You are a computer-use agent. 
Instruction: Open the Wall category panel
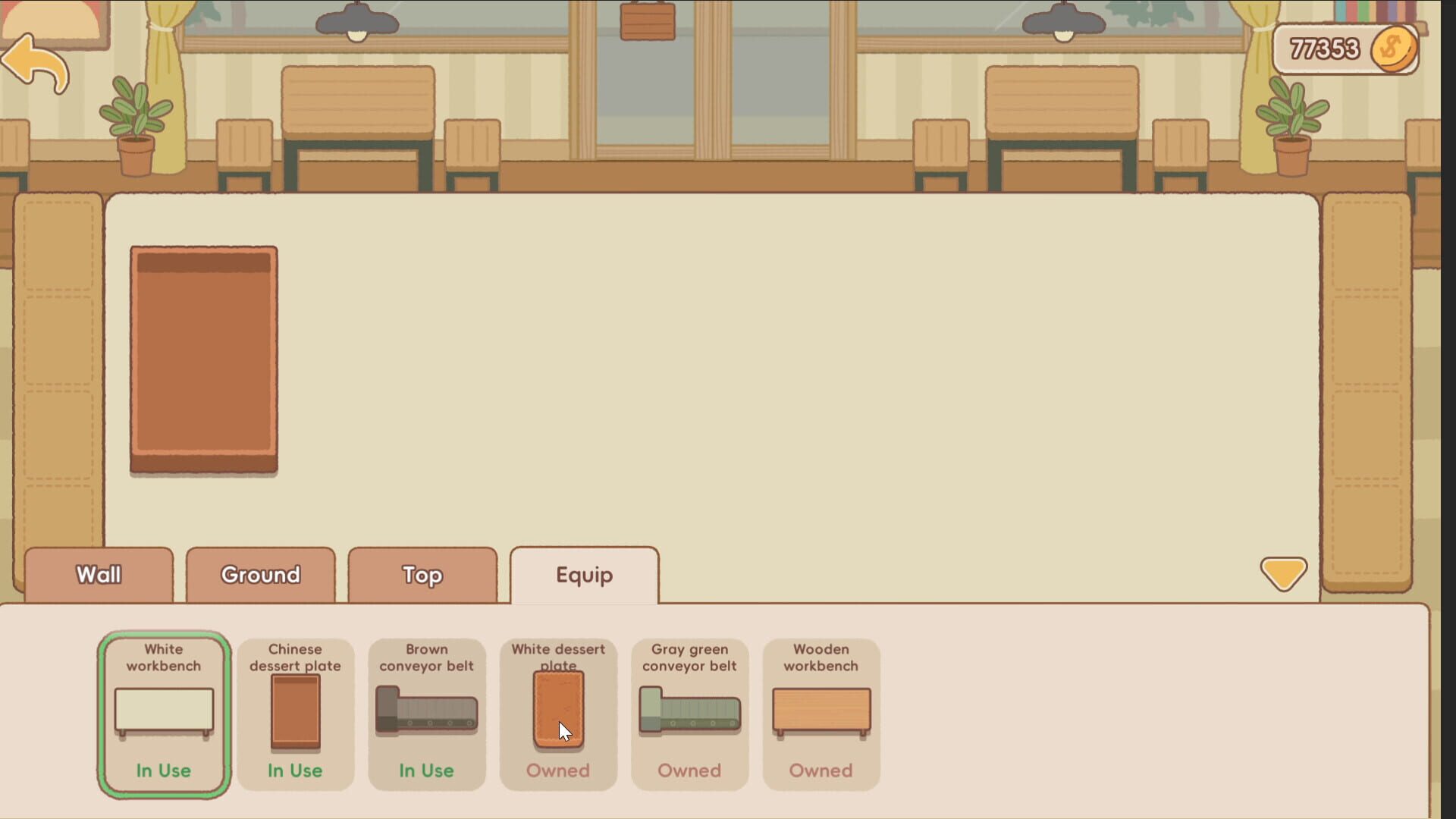tap(98, 575)
